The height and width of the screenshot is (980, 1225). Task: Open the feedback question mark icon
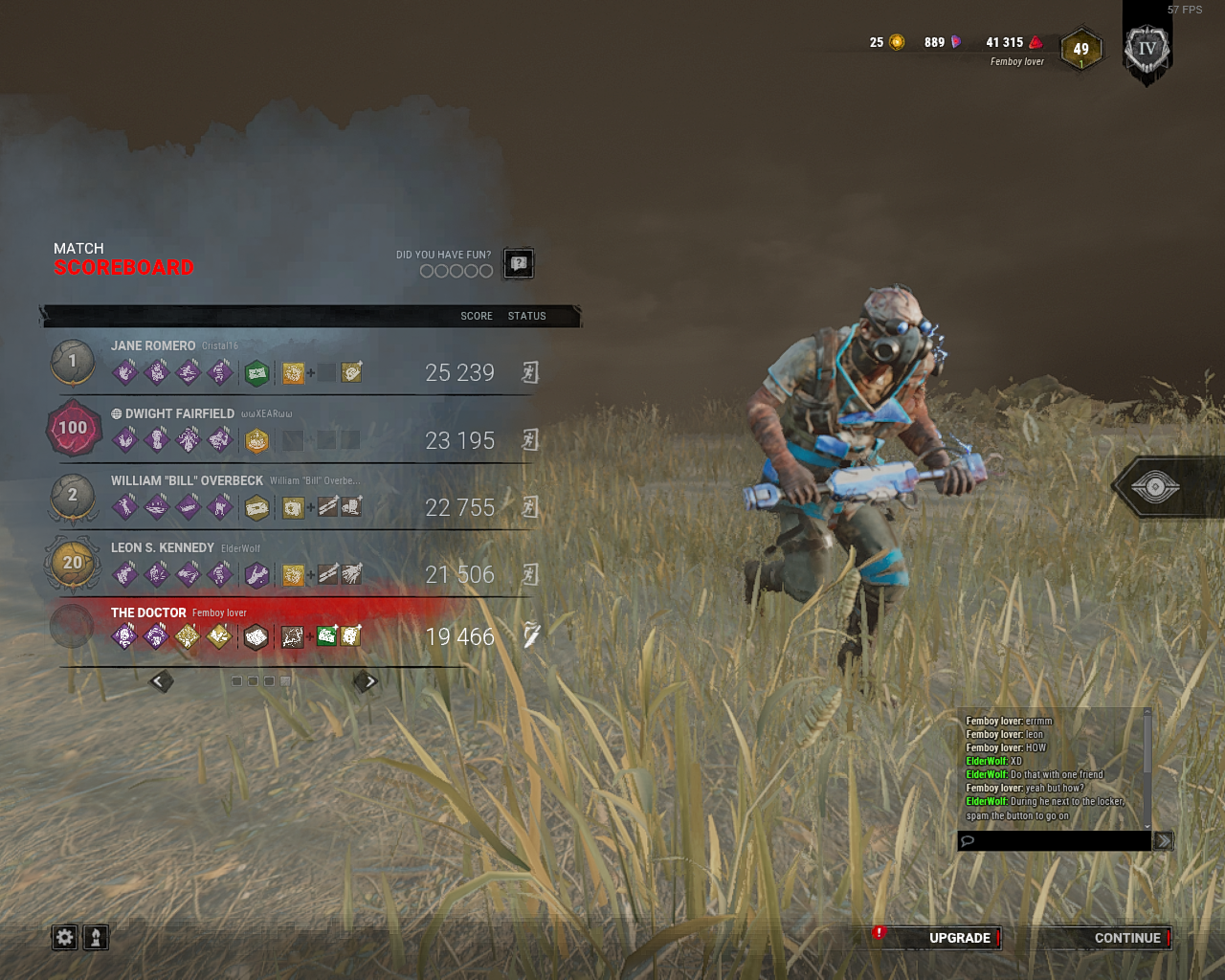[x=517, y=263]
